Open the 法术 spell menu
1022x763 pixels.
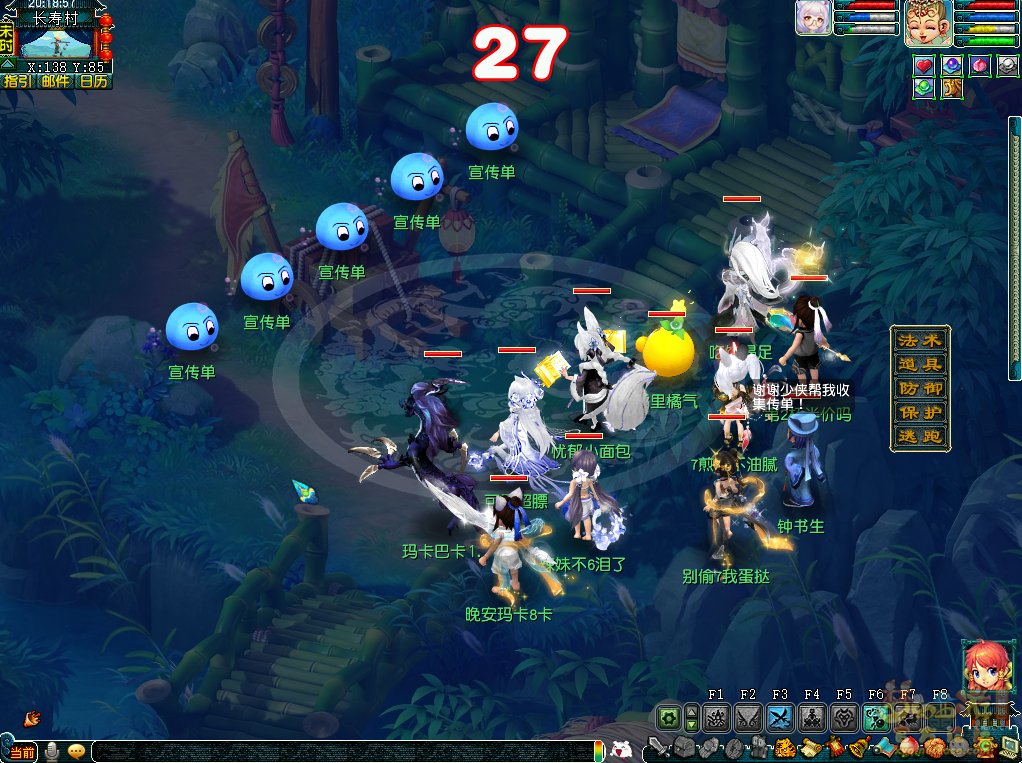[x=920, y=340]
